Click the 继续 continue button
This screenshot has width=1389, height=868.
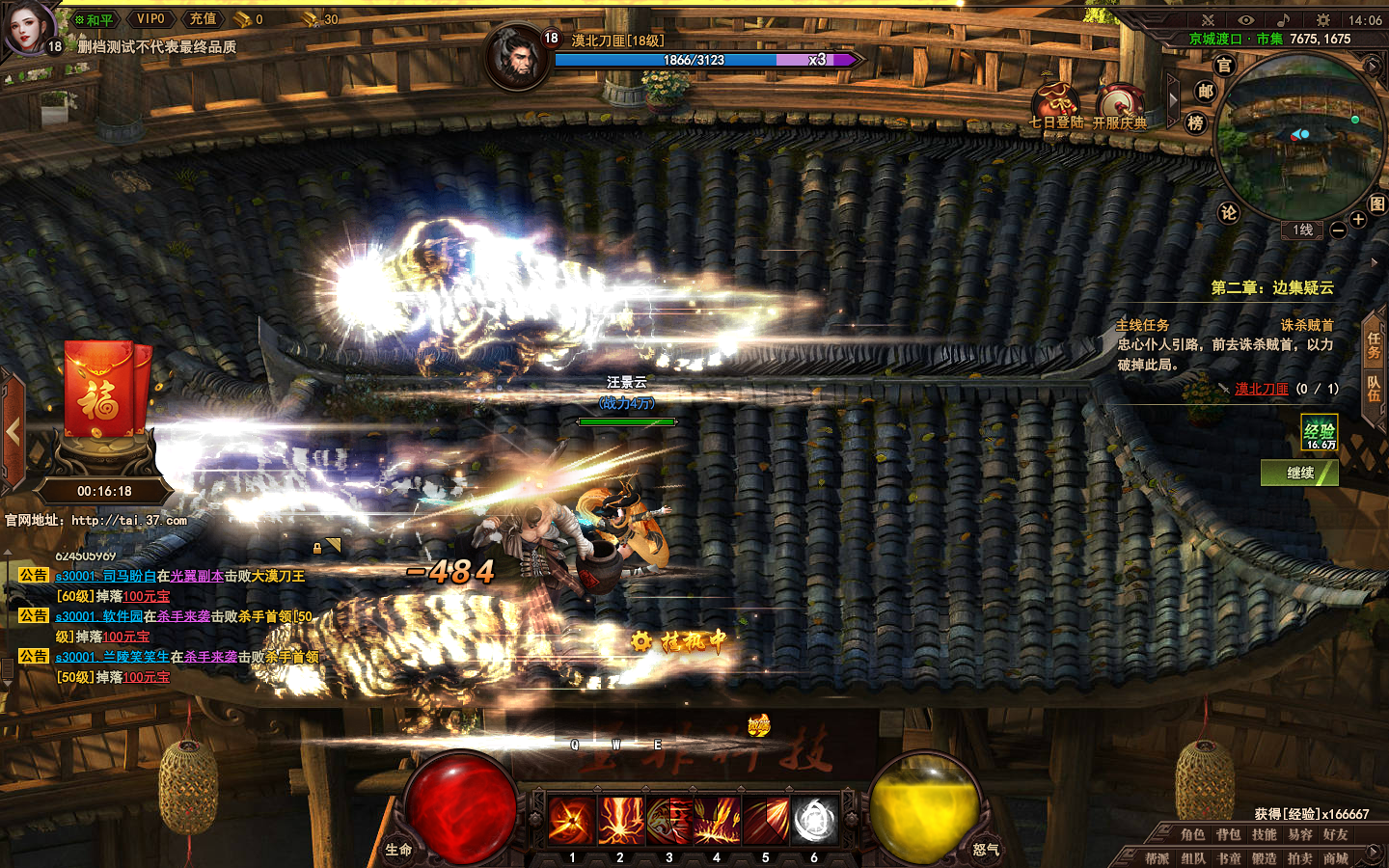click(x=1299, y=473)
